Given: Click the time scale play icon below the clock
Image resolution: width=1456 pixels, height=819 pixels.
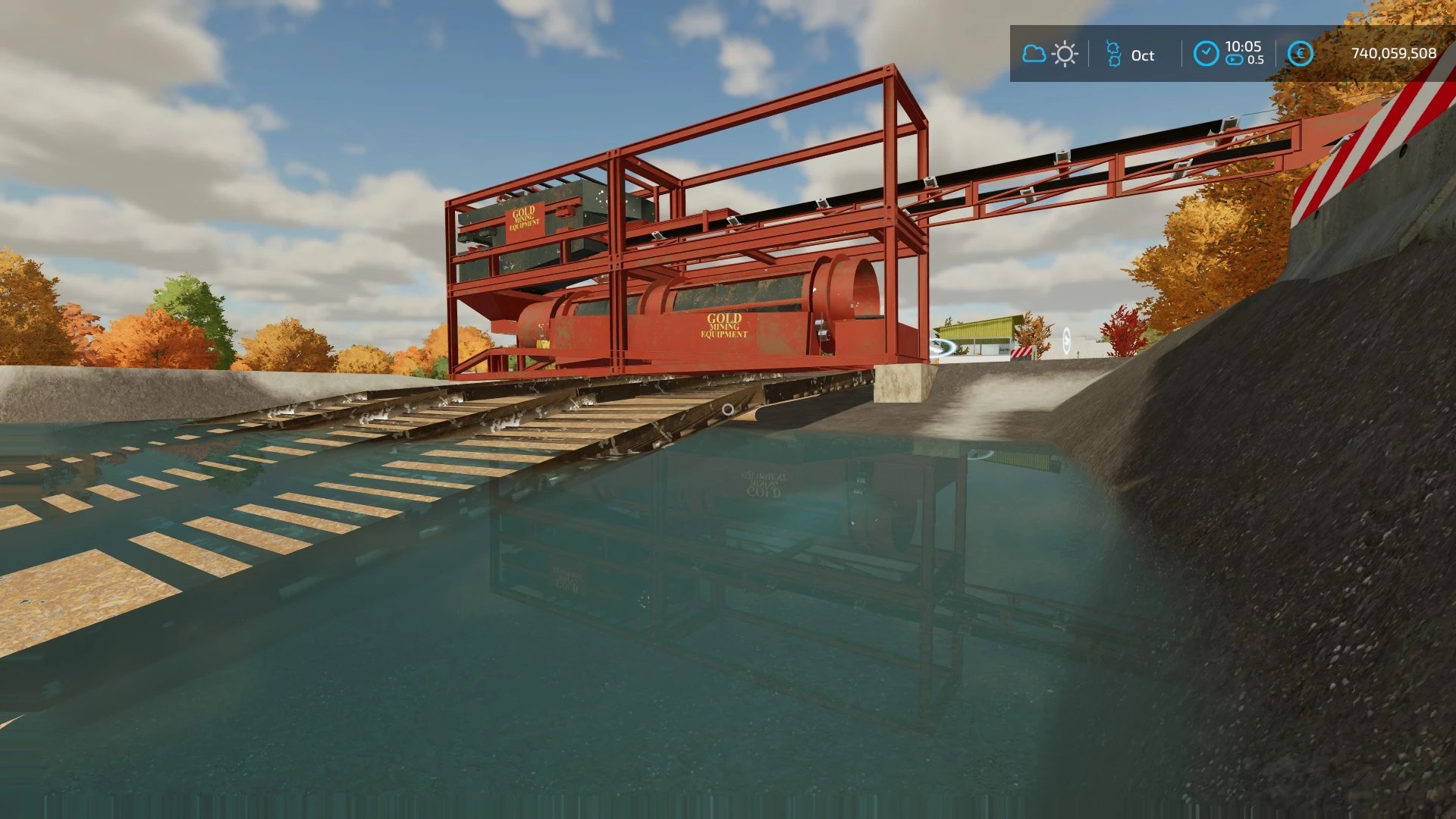Looking at the screenshot, I should coord(1234,59).
